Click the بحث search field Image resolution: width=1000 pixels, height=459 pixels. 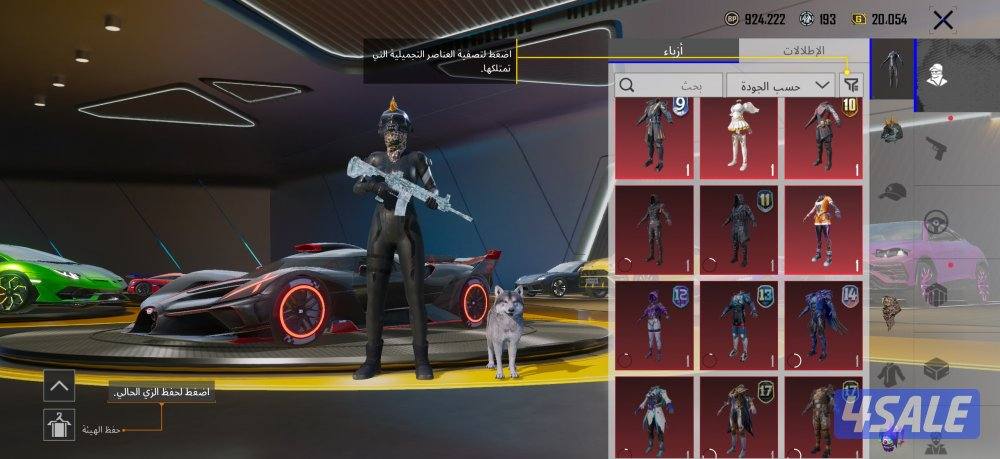(669, 85)
